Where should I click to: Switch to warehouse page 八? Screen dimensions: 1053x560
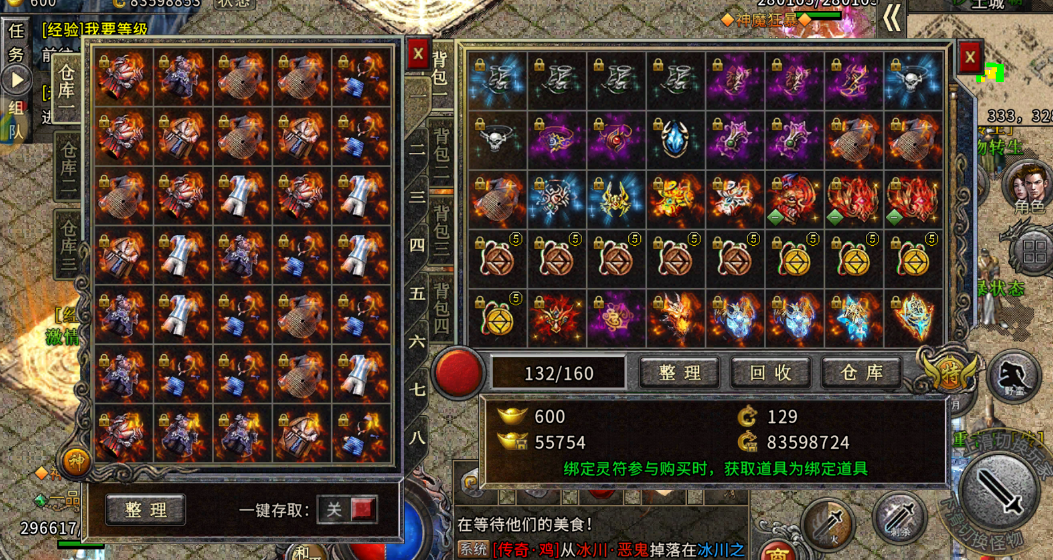point(417,436)
